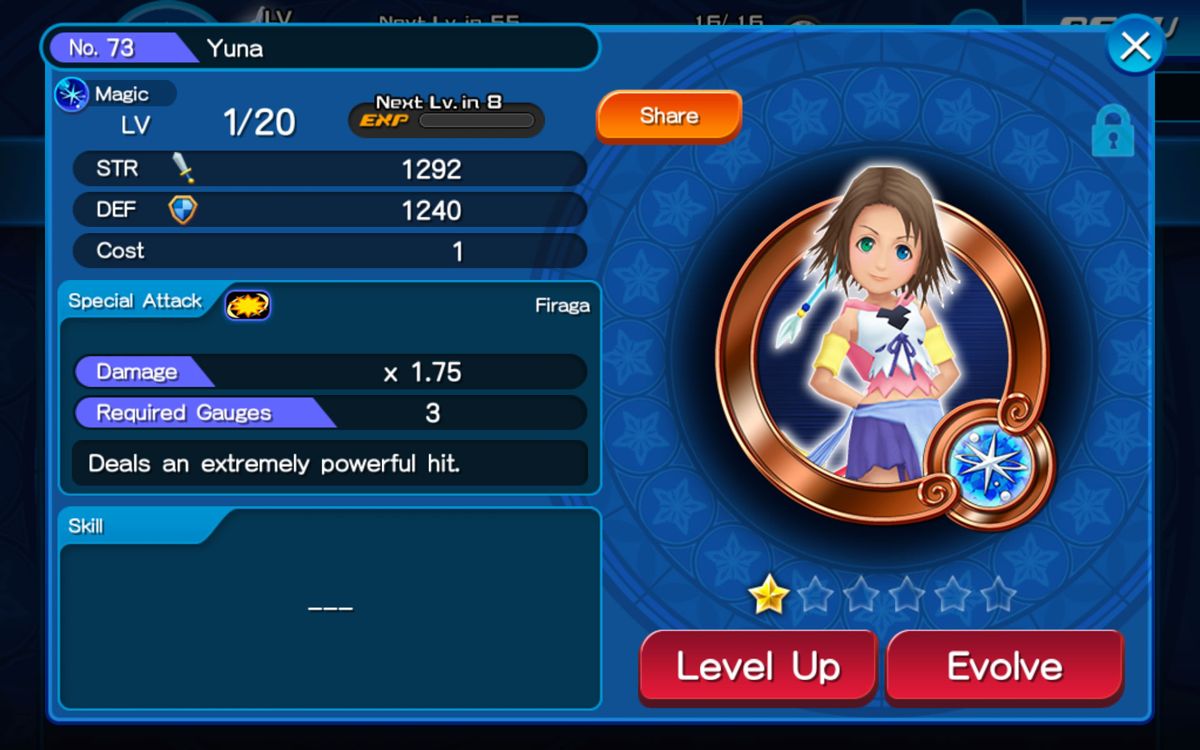Screen dimensions: 1200x750
Task: Toggle the medal lock padlock icon
Action: pyautogui.click(x=1112, y=131)
